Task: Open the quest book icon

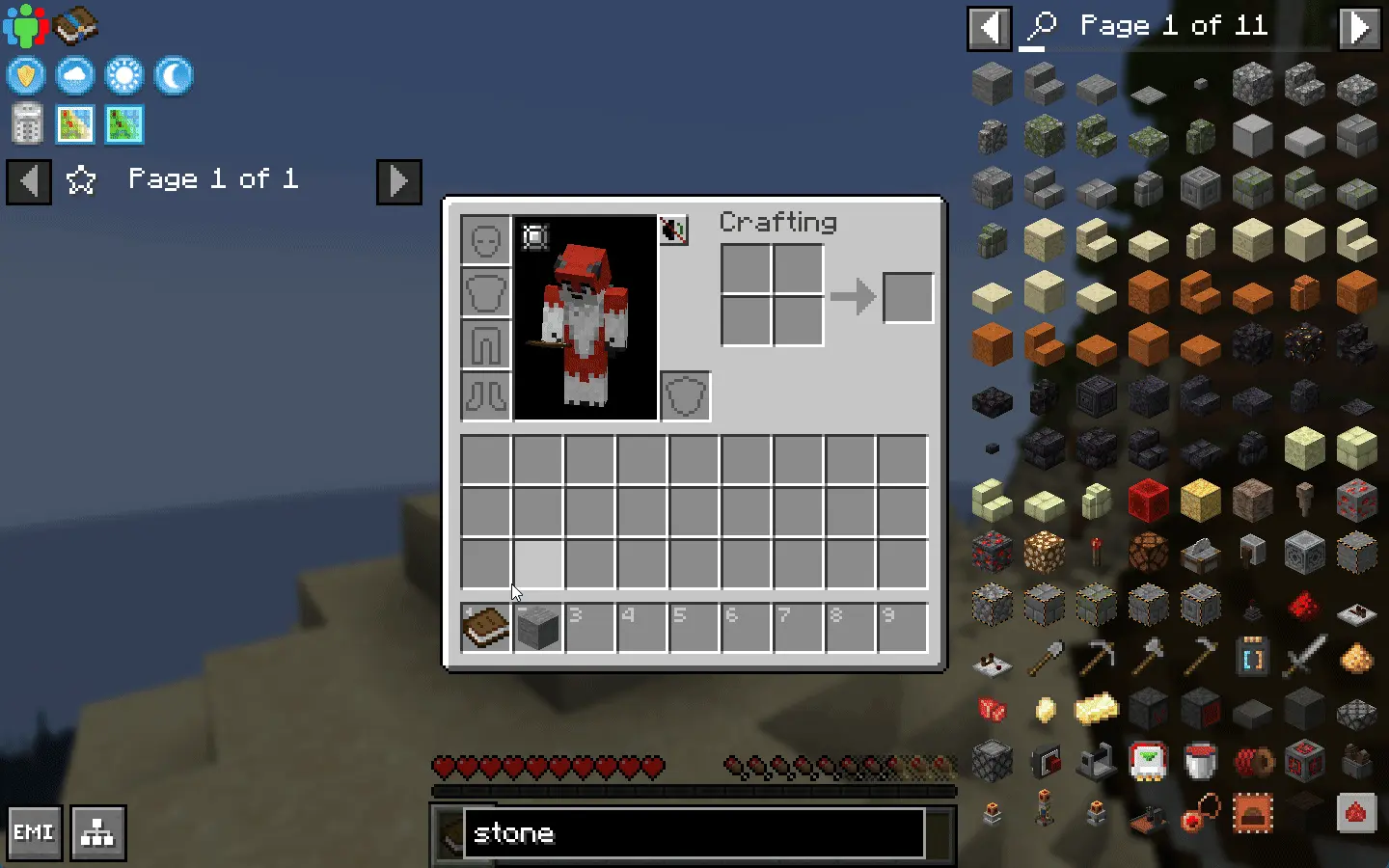Action: pyautogui.click(x=75, y=25)
